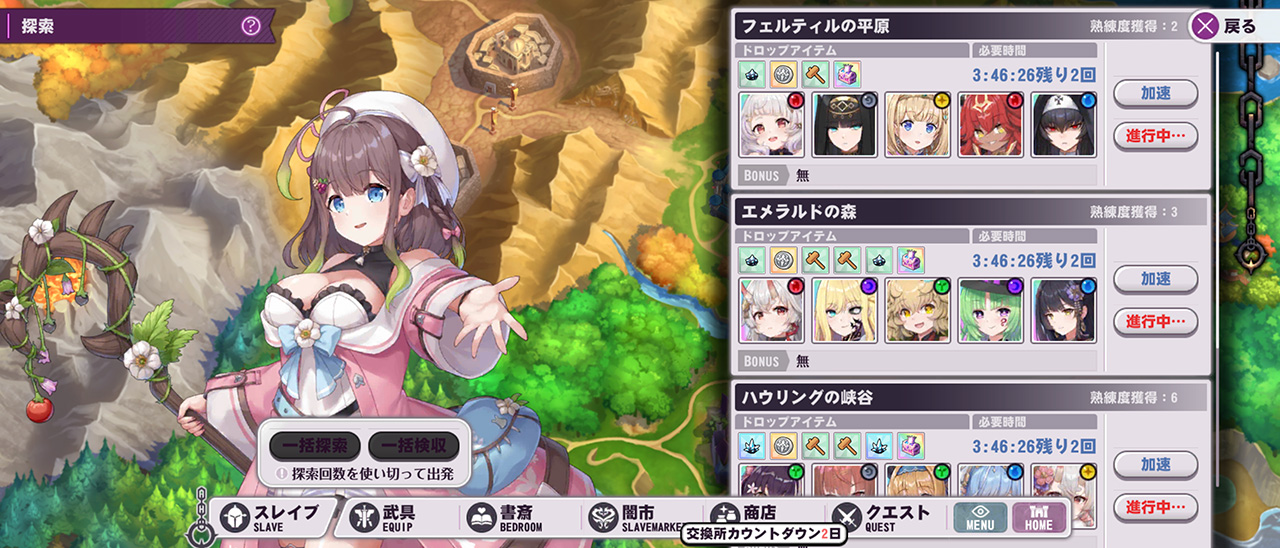Screen dimensions: 1280x548
Task: Open the スレイブ SLAVE menu
Action: point(270,517)
